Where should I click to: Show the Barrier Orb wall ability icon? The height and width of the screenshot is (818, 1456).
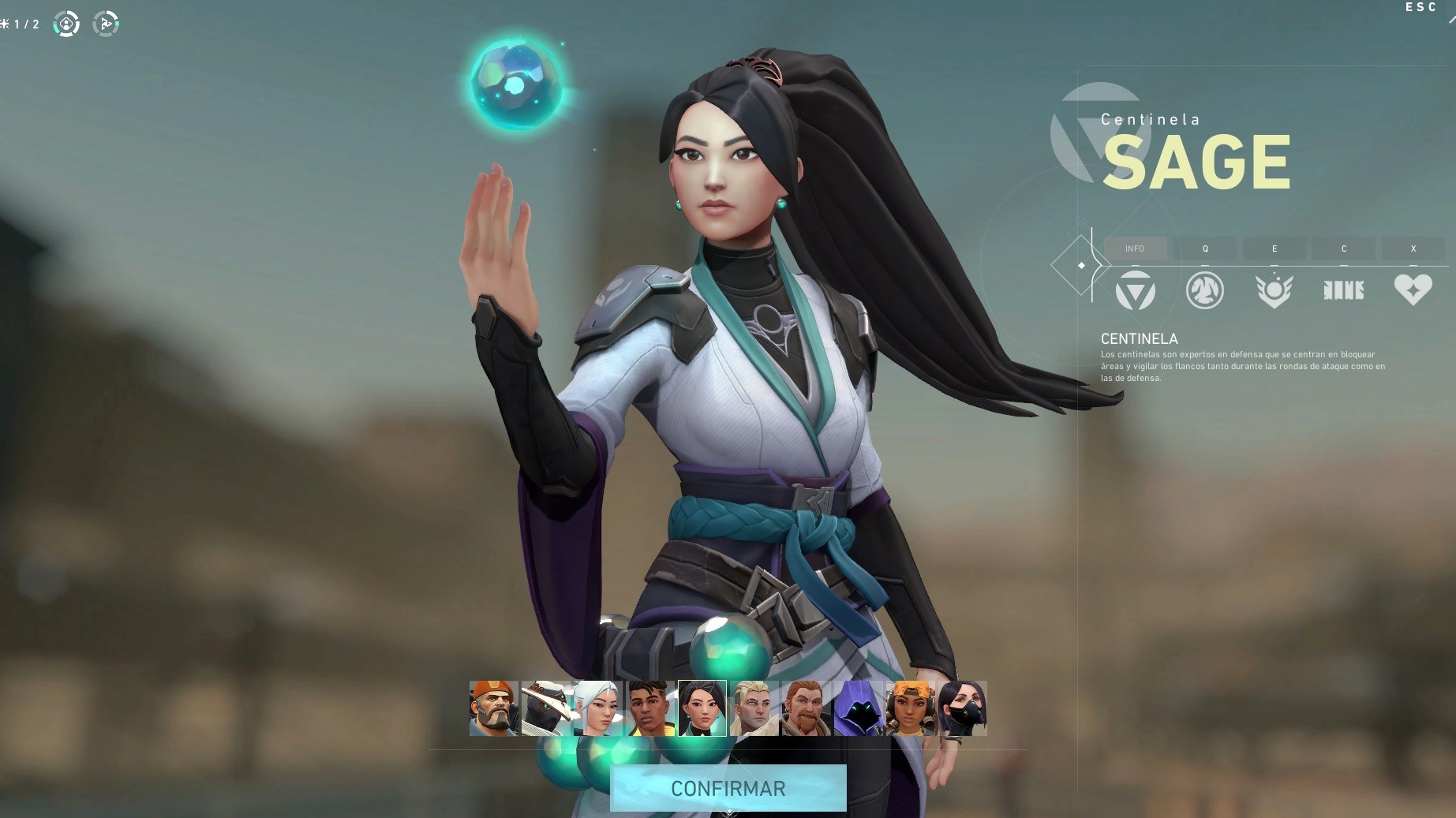click(1343, 290)
